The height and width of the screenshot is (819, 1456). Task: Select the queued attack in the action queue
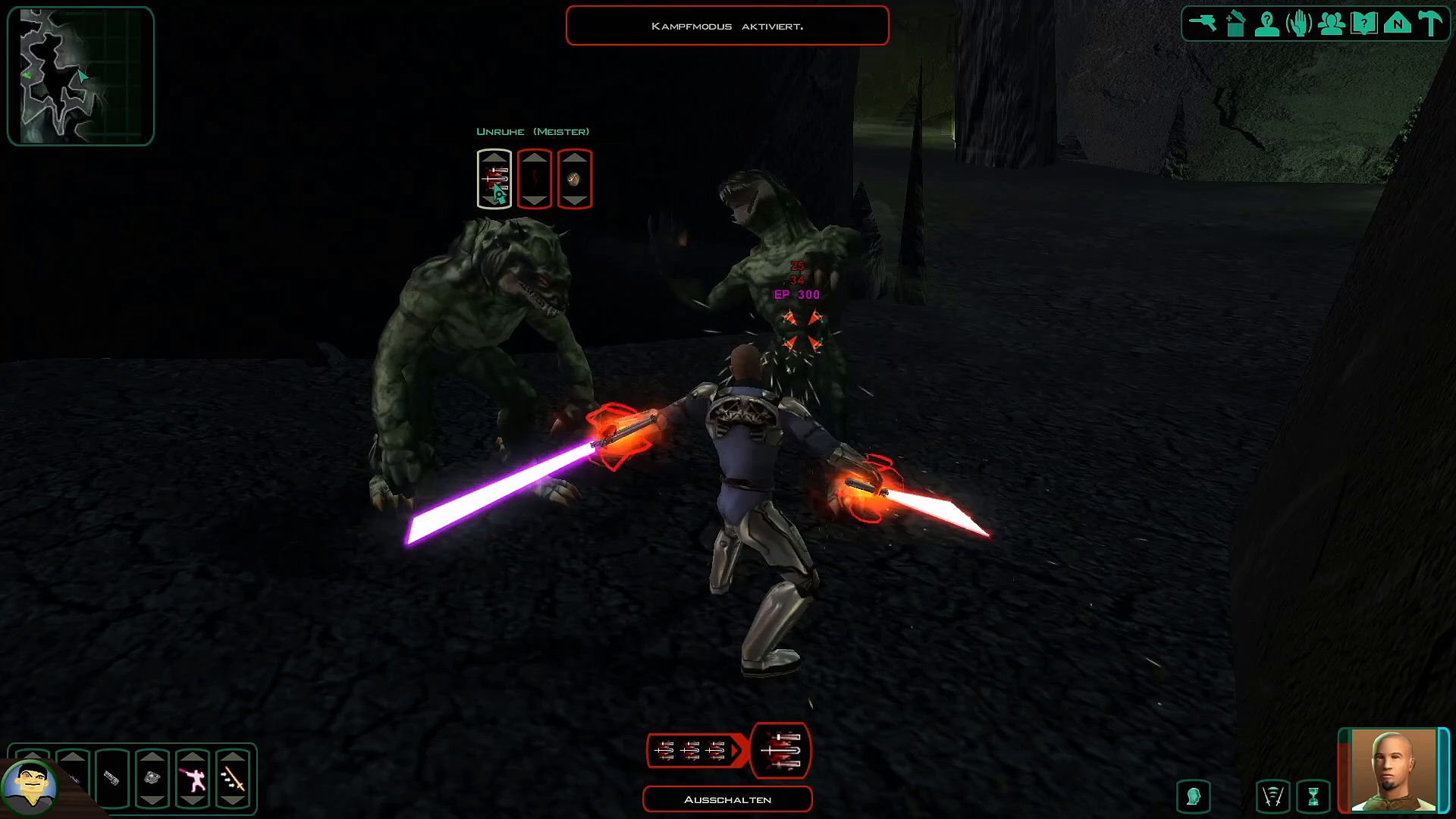[780, 751]
